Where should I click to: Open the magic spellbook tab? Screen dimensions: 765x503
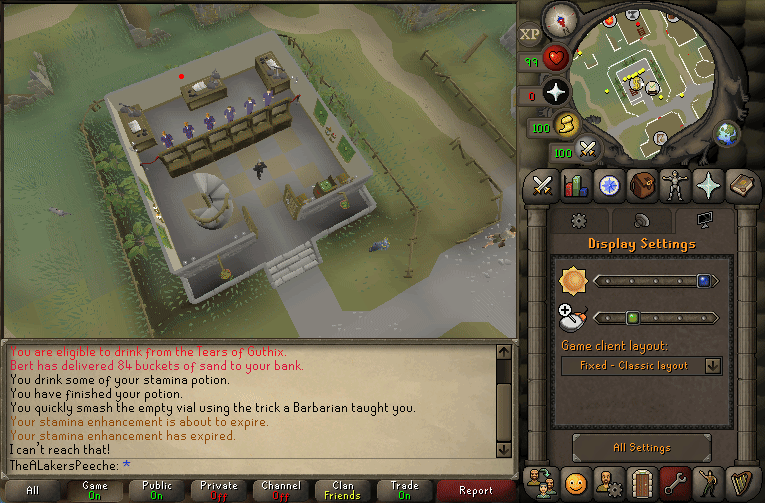coord(740,185)
